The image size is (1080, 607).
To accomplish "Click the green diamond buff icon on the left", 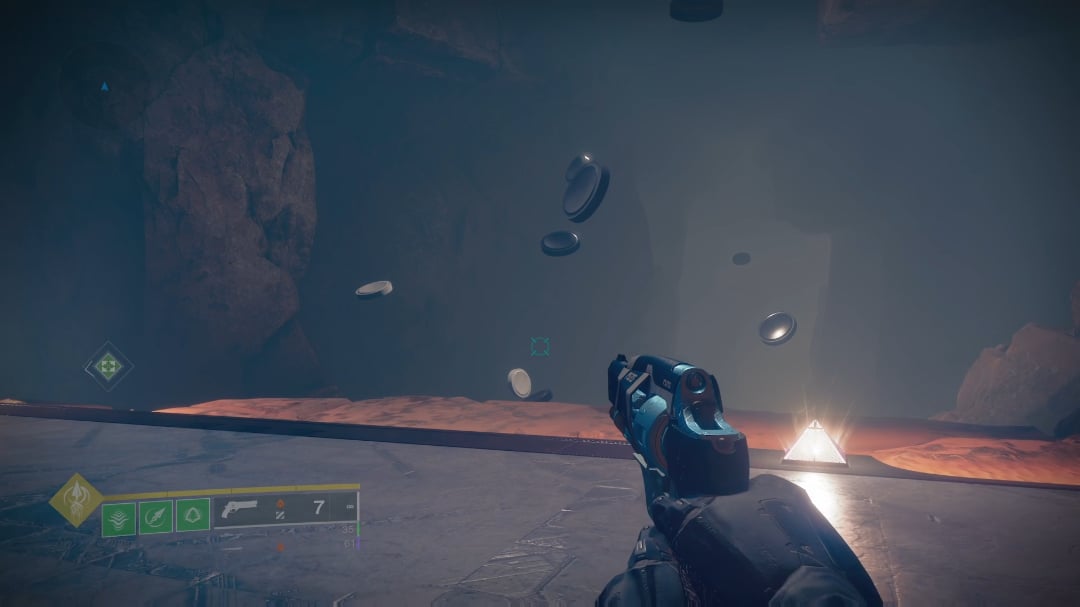I will pos(108,366).
